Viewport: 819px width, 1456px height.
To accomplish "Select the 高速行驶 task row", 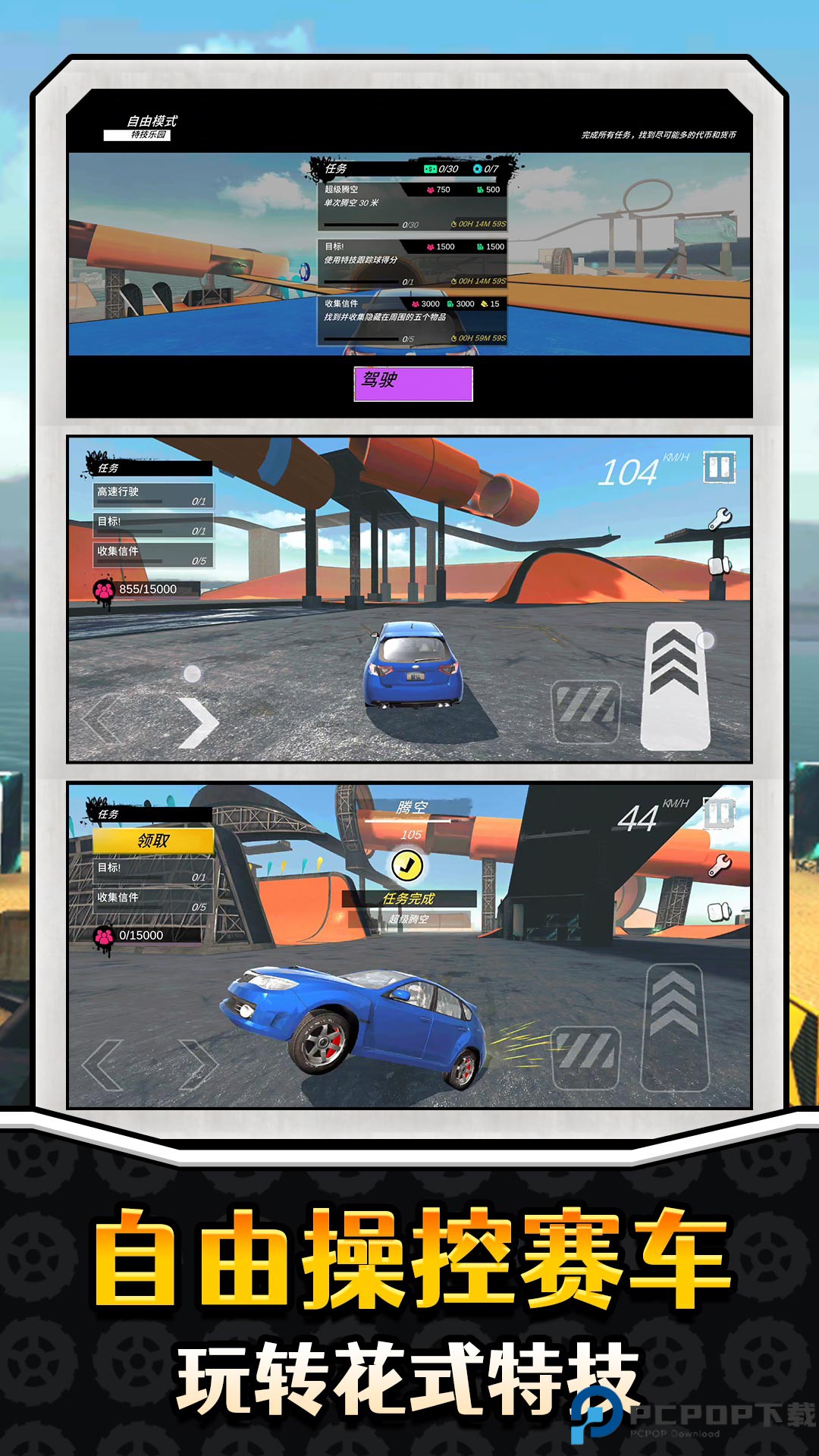I will click(152, 495).
